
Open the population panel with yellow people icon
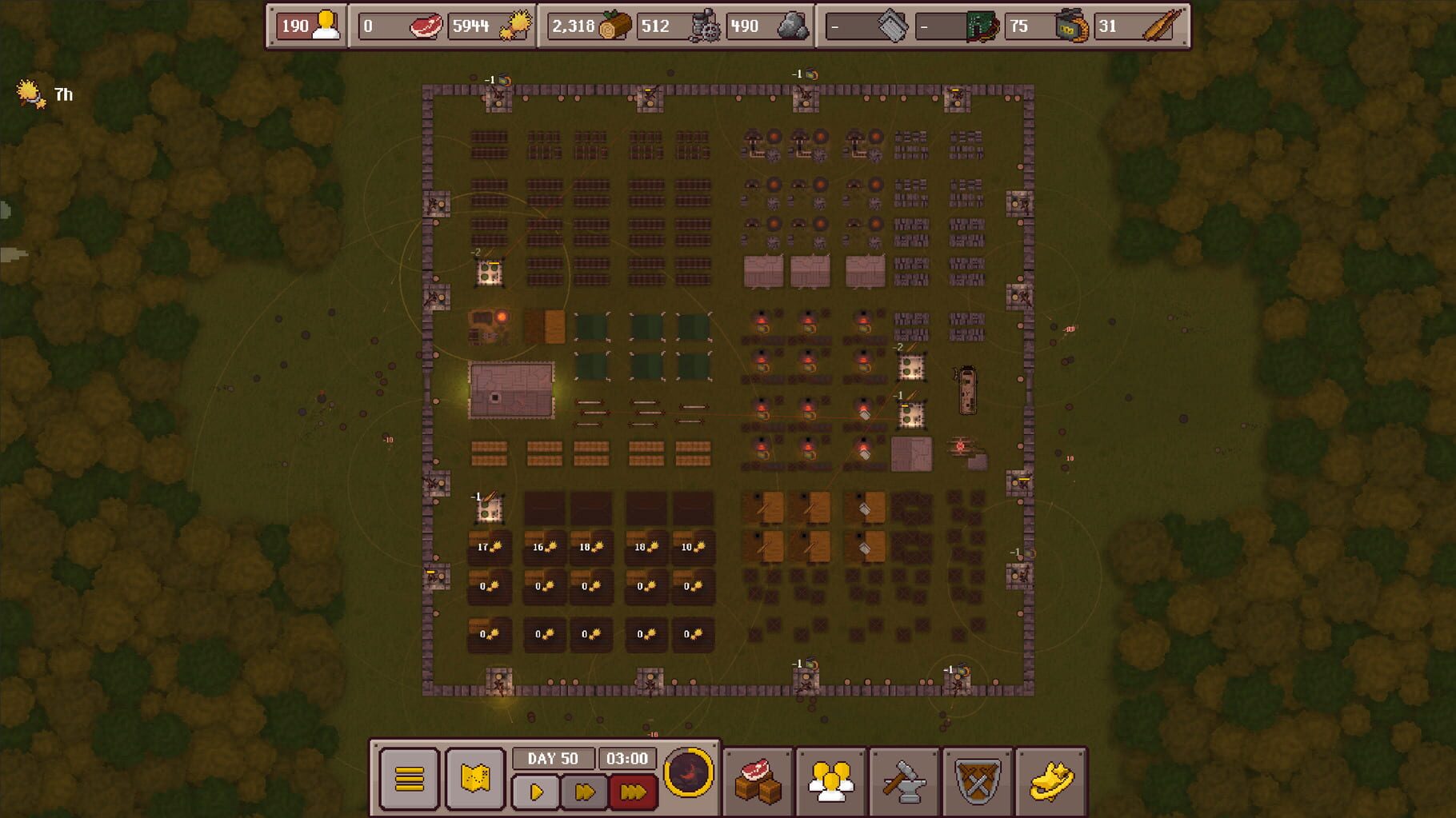(x=832, y=781)
